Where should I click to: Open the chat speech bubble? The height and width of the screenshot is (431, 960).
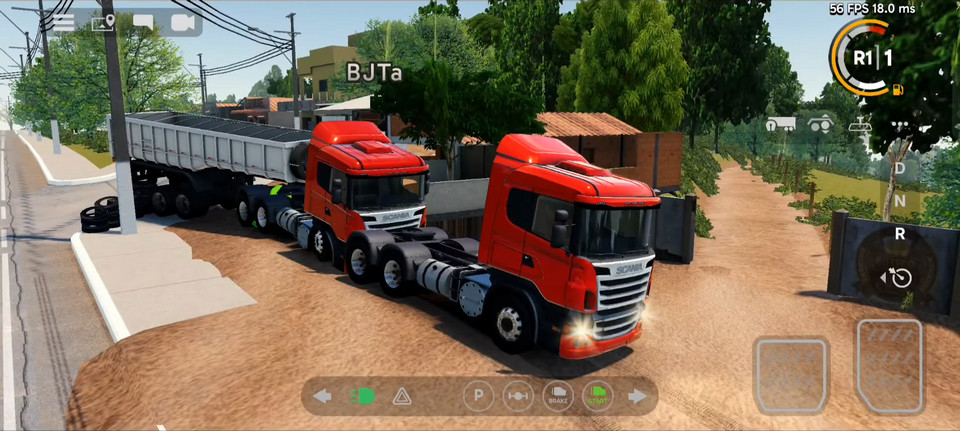[143, 22]
